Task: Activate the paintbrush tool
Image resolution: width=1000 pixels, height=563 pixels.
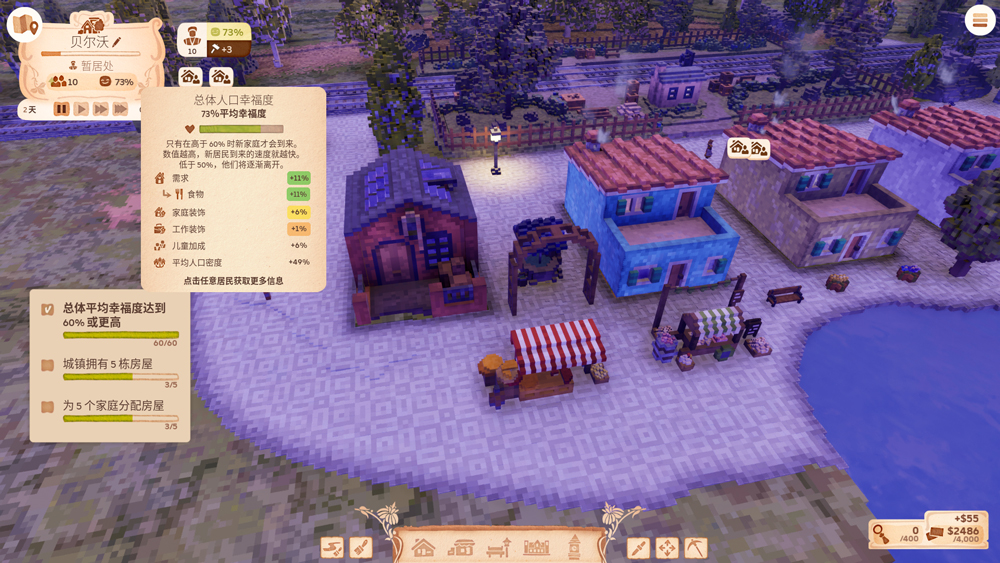Action: (x=361, y=548)
